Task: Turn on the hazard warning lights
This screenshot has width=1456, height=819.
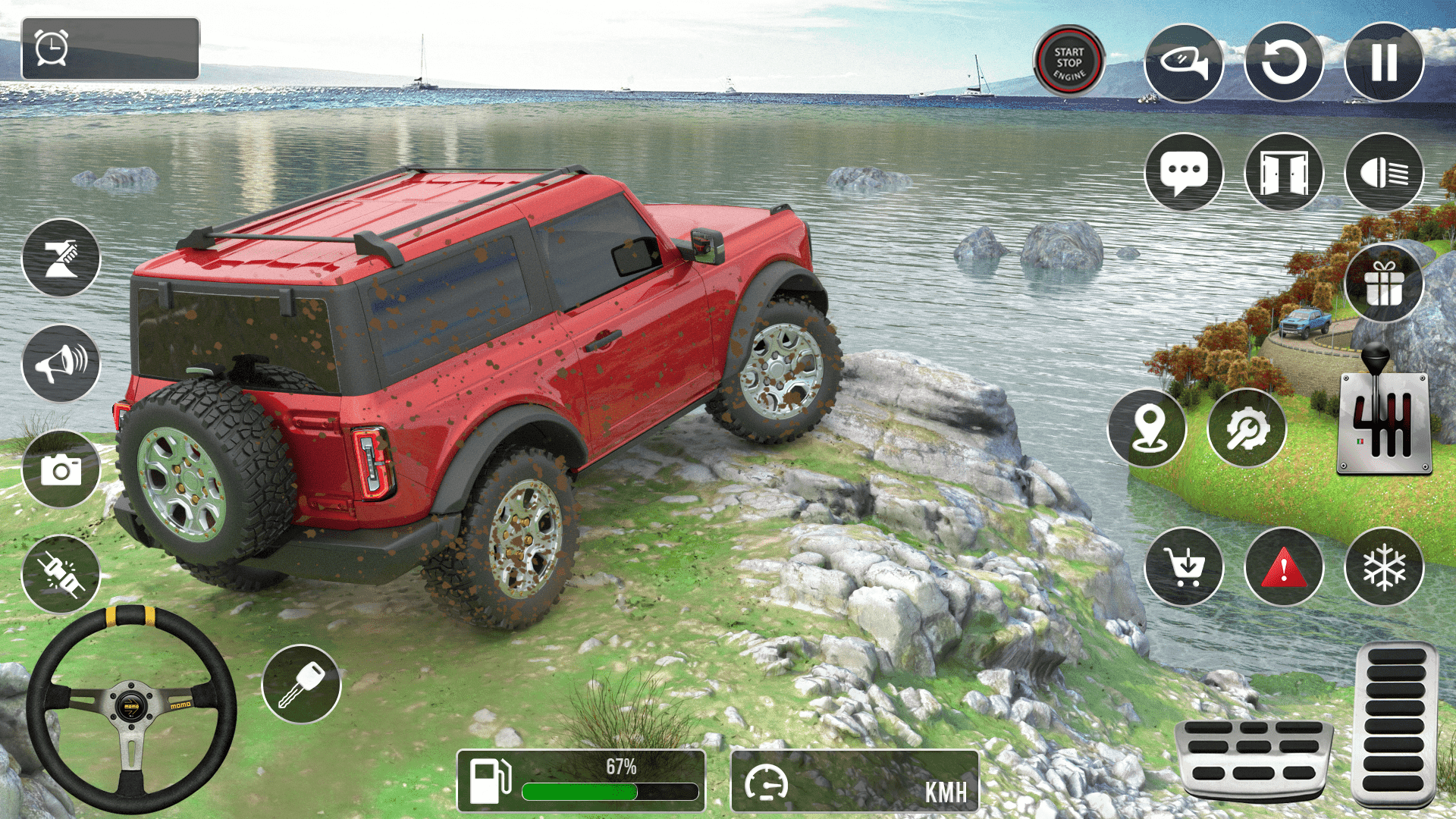Action: [x=1283, y=566]
